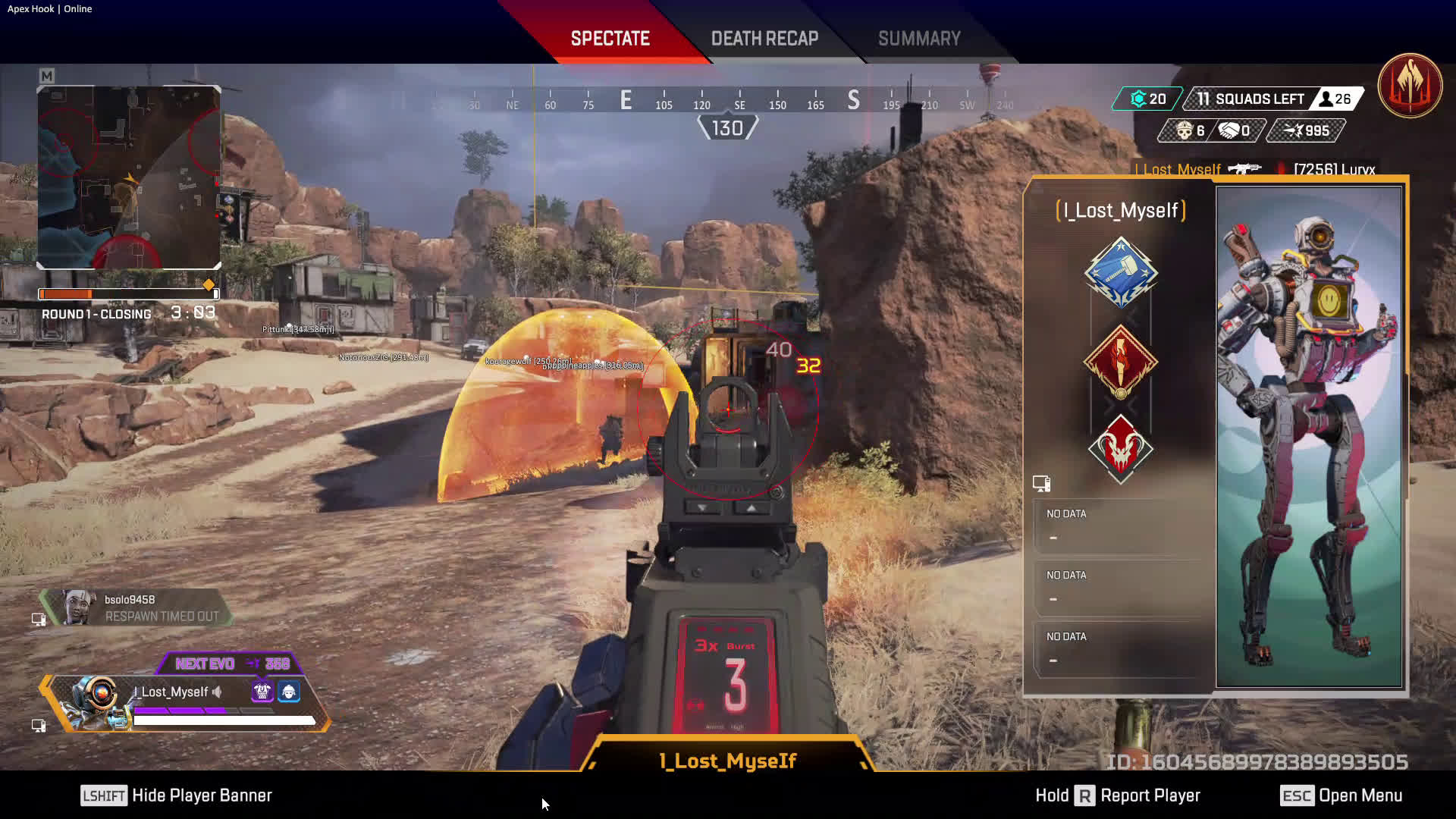Select the Spectate tab
The height and width of the screenshot is (819, 1456).
610,39
